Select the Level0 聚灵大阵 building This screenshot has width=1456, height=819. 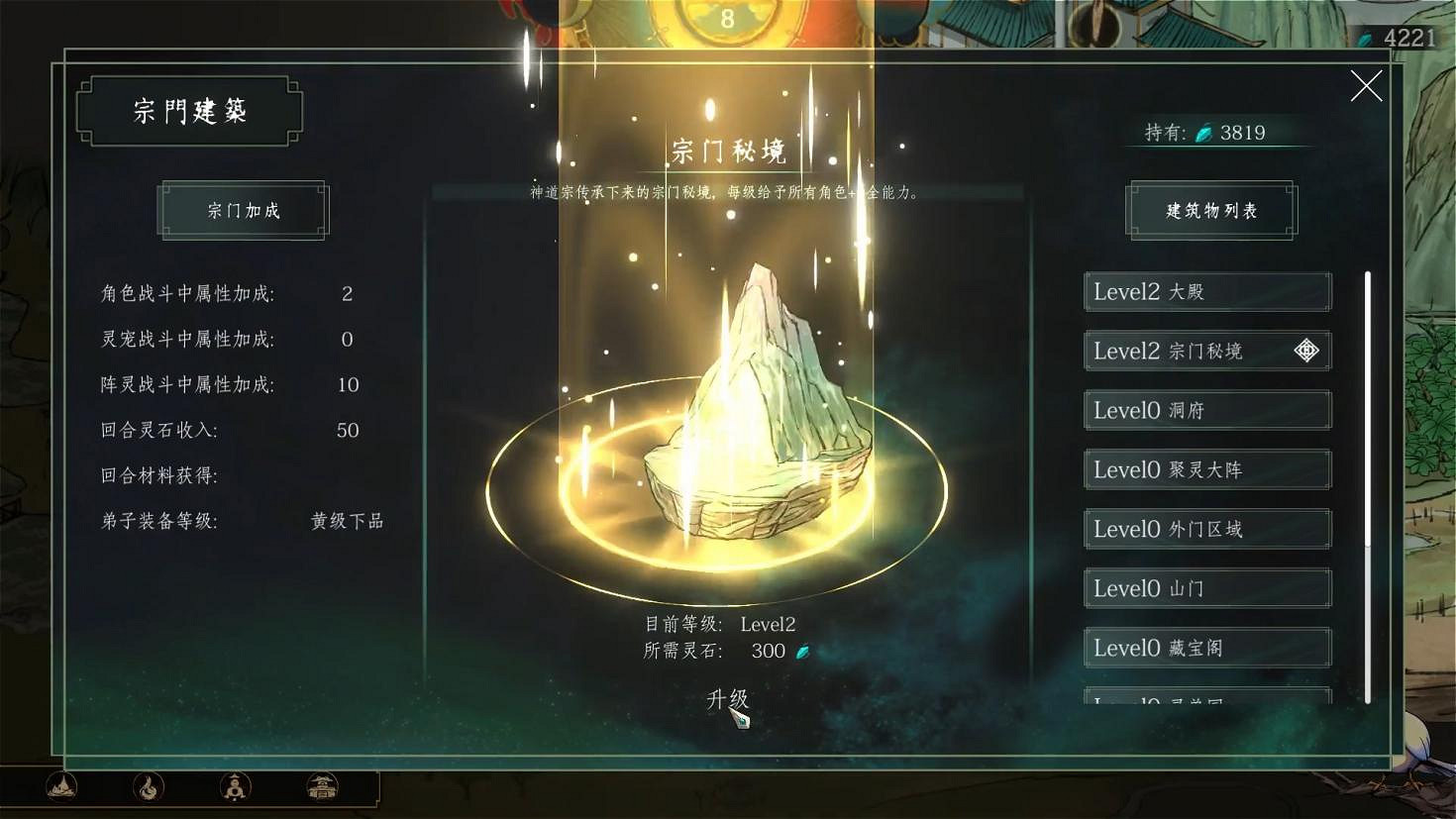tap(1206, 469)
